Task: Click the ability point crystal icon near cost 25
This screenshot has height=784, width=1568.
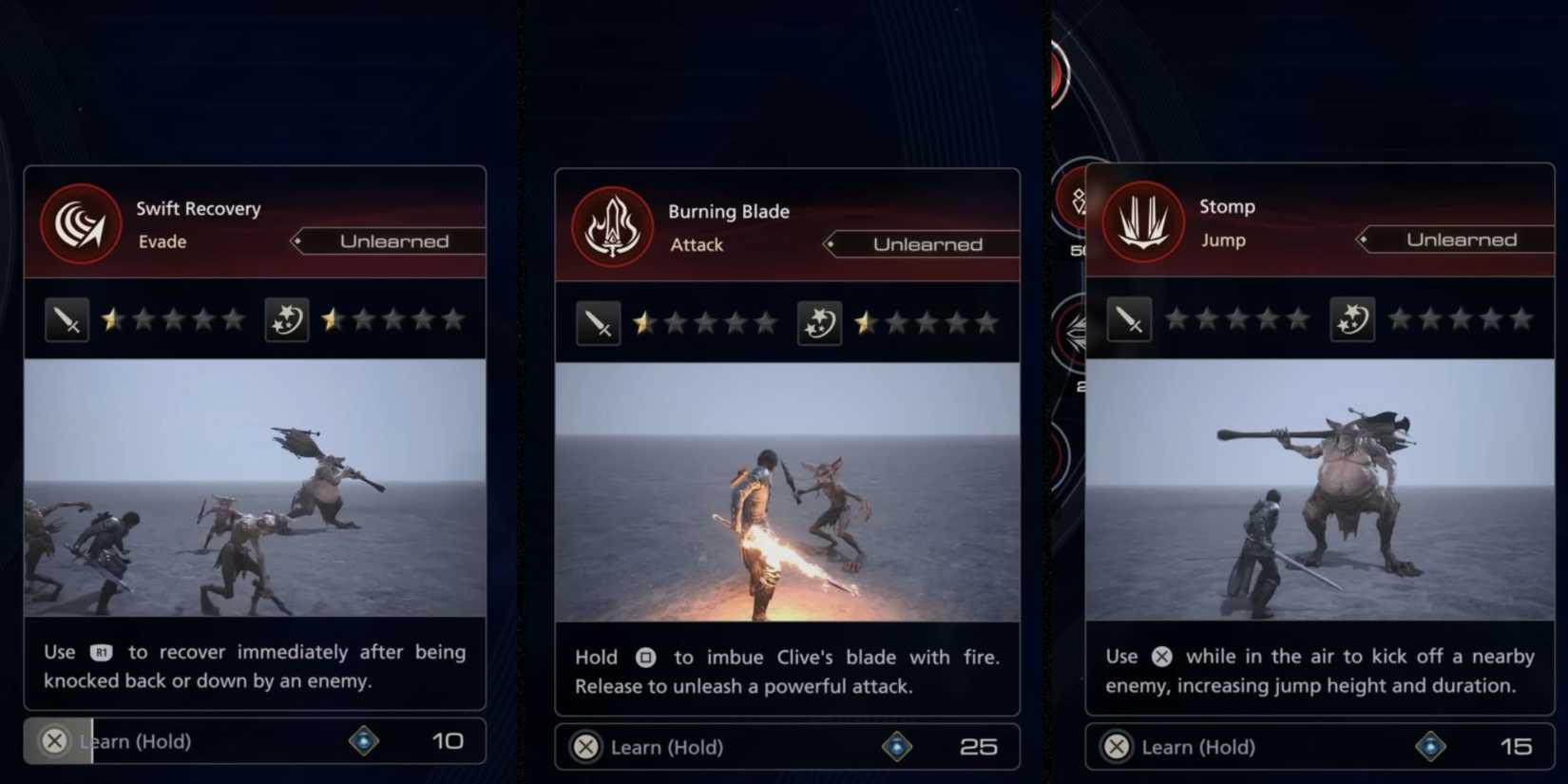Action: tap(897, 747)
